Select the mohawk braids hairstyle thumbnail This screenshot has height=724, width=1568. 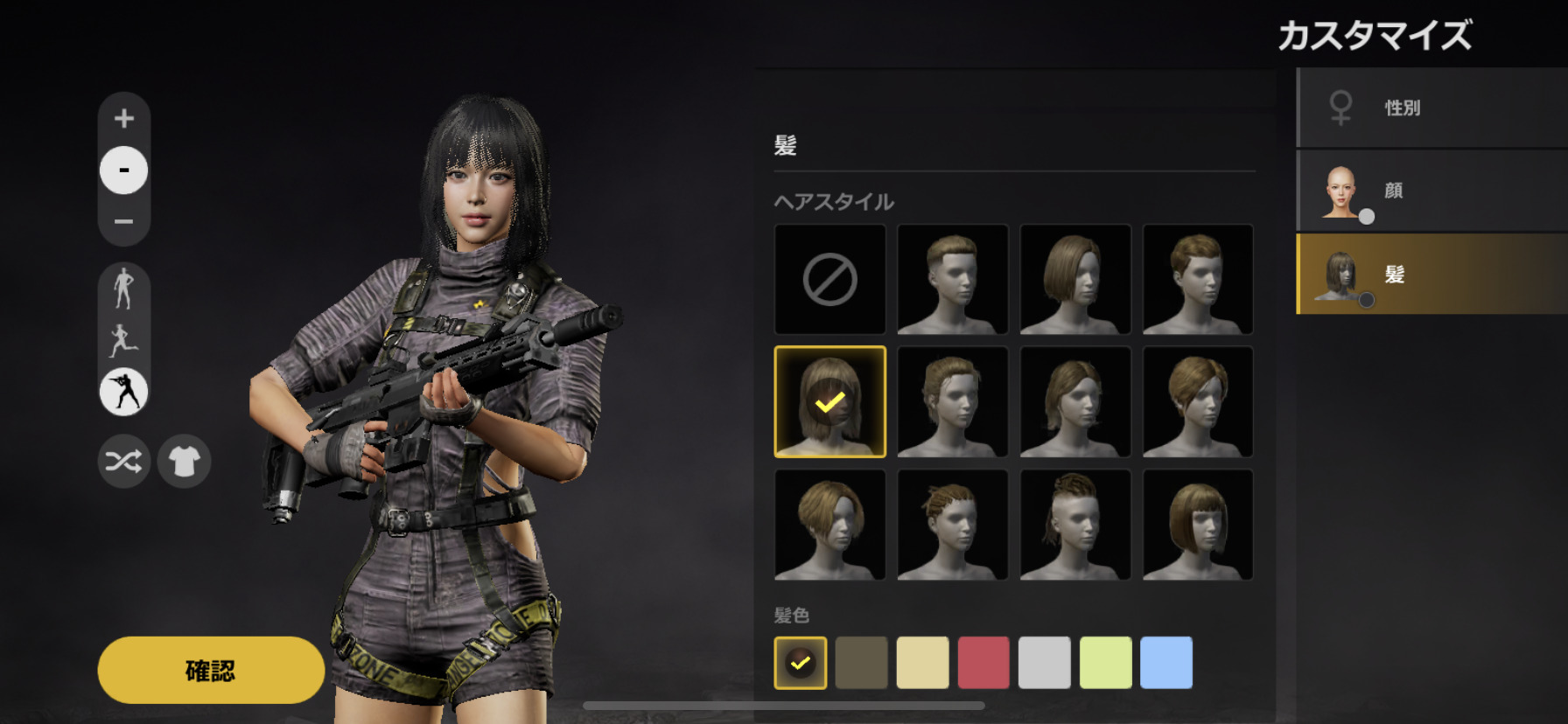1075,525
